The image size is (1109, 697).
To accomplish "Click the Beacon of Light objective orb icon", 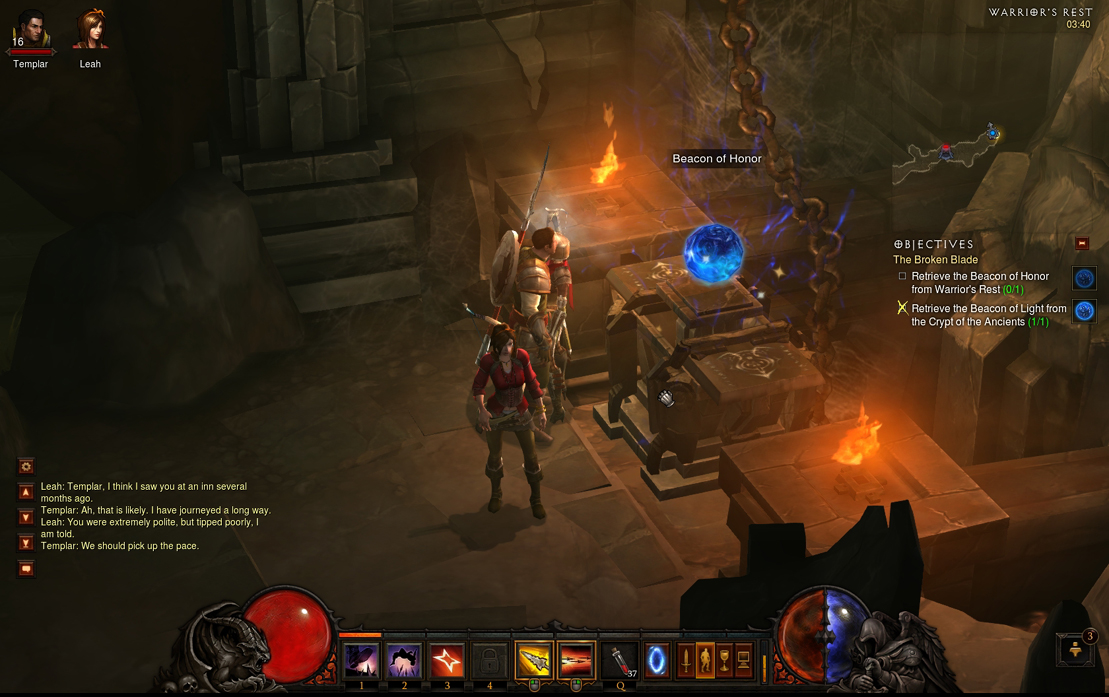I will [x=1084, y=311].
